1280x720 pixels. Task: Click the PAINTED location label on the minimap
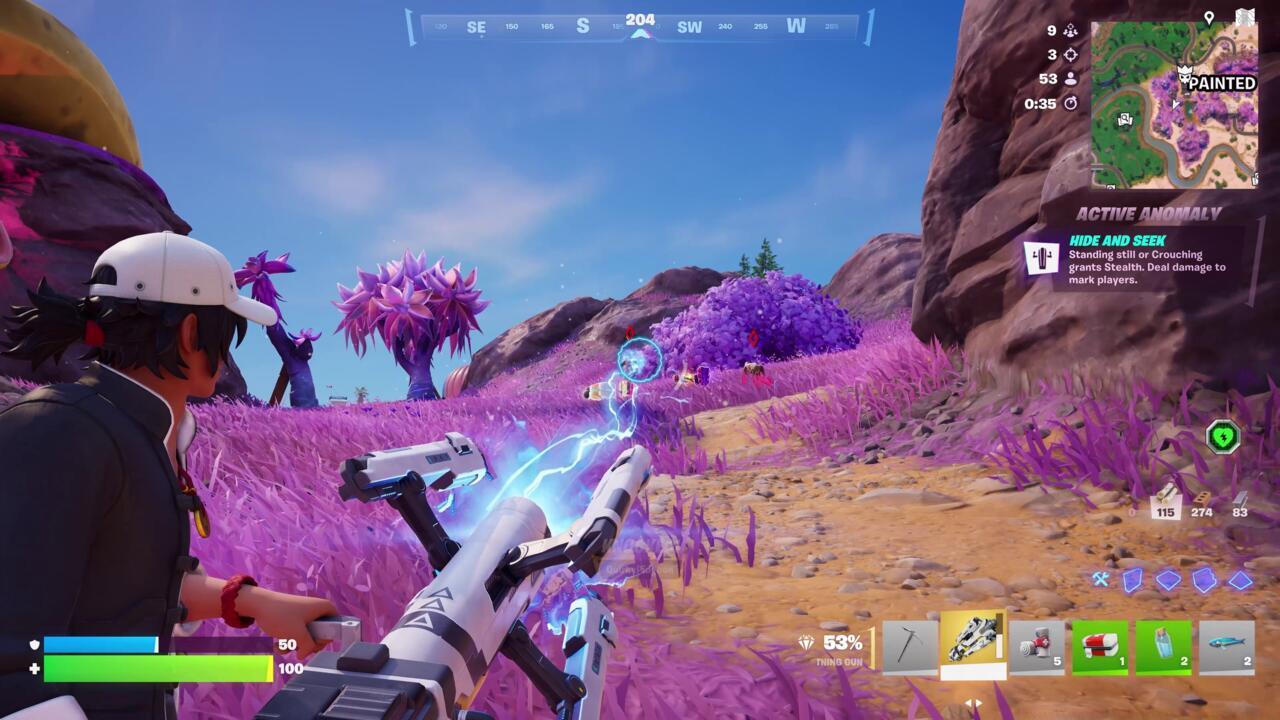click(1221, 82)
